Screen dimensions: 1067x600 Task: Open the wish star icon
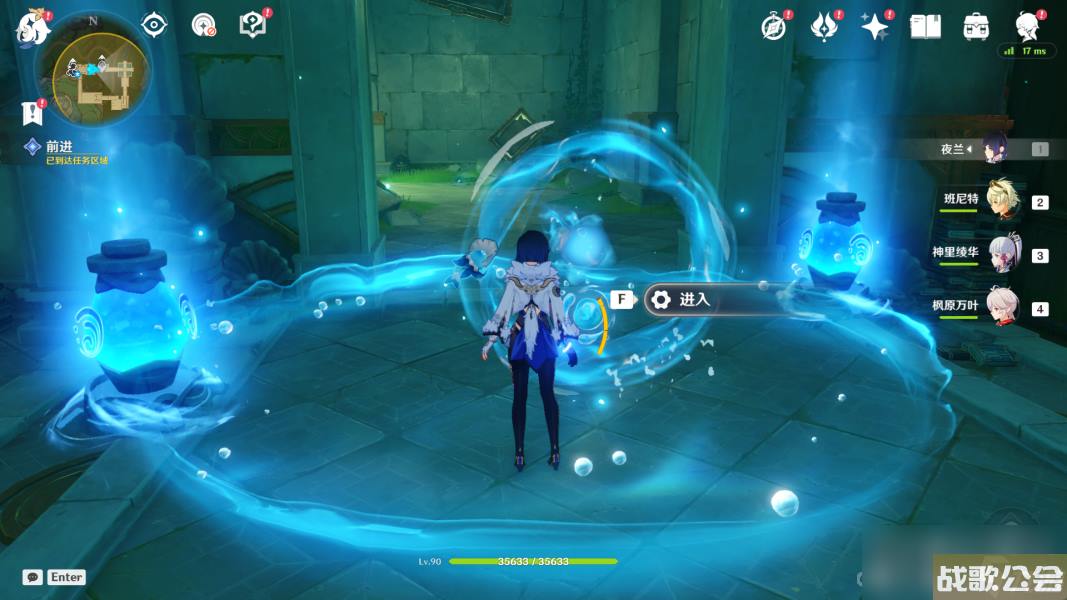874,27
